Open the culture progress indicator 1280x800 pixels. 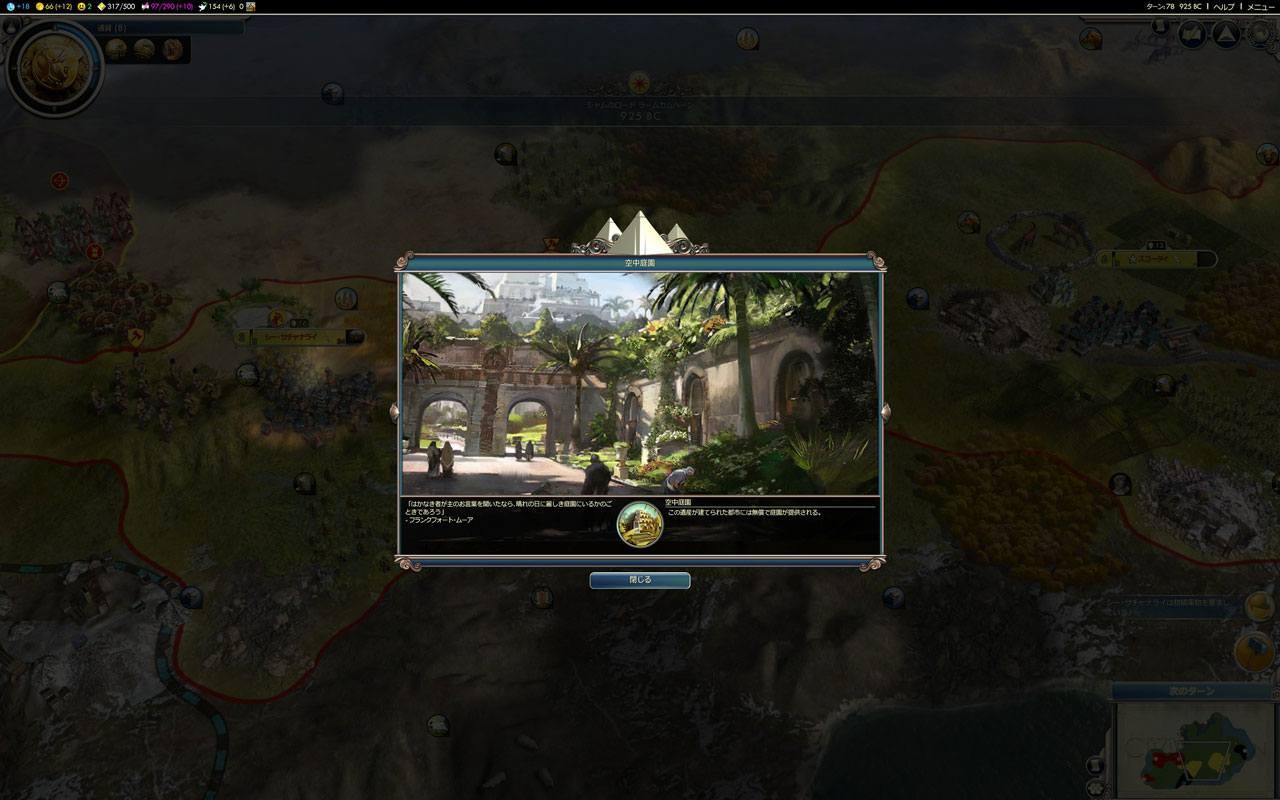click(x=167, y=6)
